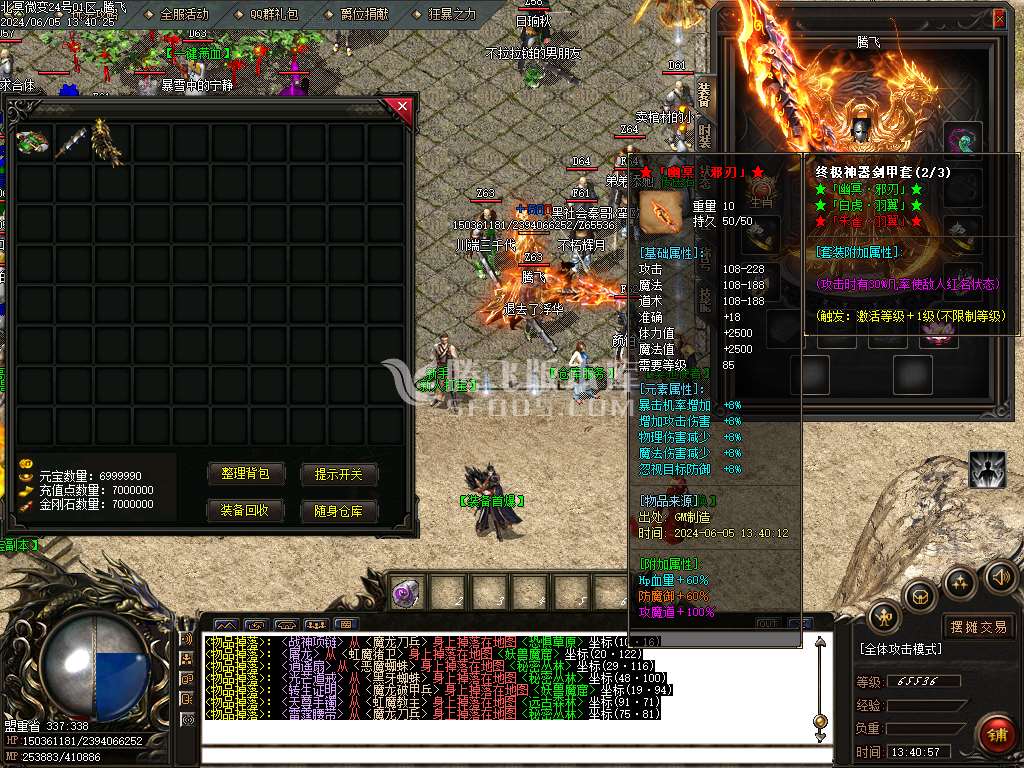Viewport: 1024px width, 768px height.
Task: Open 装备回收 equipment recycling
Action: 245,511
